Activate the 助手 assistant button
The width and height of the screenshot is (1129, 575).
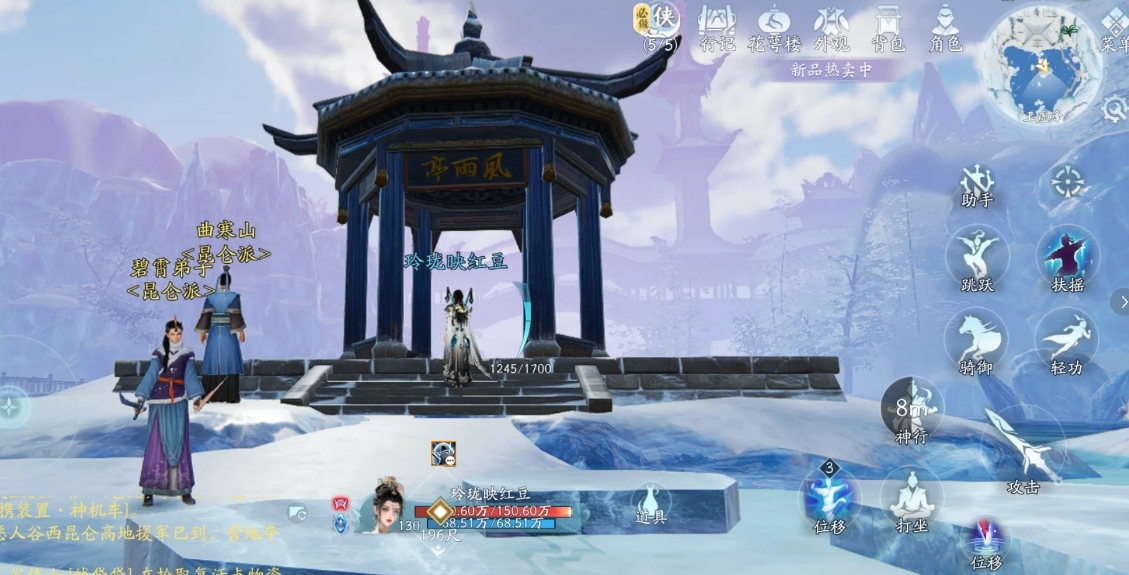pos(977,184)
